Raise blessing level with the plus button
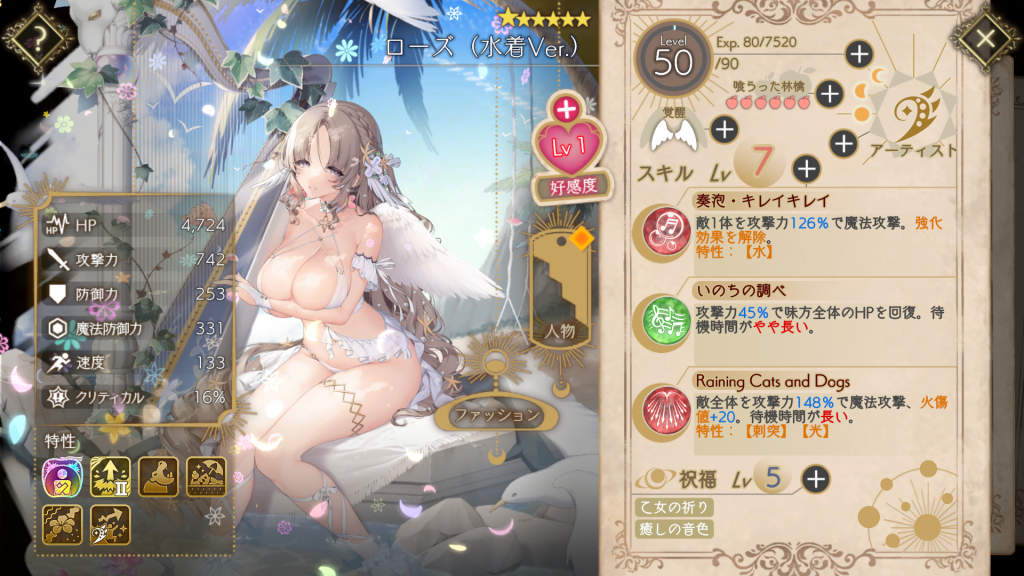The width and height of the screenshot is (1024, 576). pos(816,478)
